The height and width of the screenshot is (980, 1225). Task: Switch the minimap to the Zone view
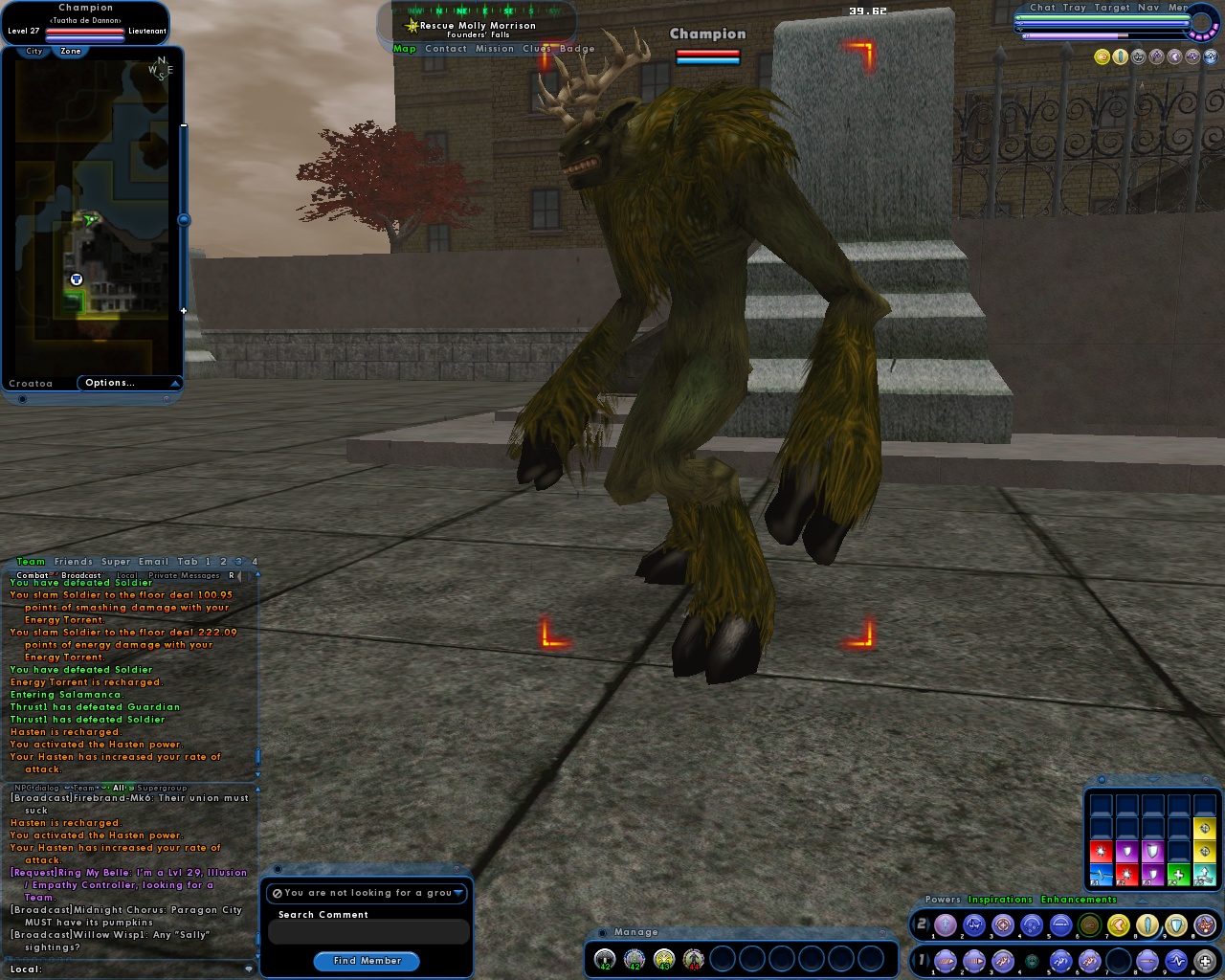70,51
